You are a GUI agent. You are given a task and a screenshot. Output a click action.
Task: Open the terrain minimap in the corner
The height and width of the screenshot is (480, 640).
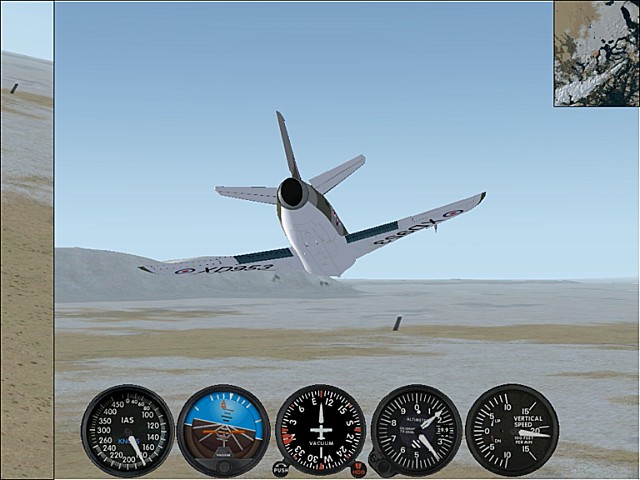pyautogui.click(x=596, y=52)
